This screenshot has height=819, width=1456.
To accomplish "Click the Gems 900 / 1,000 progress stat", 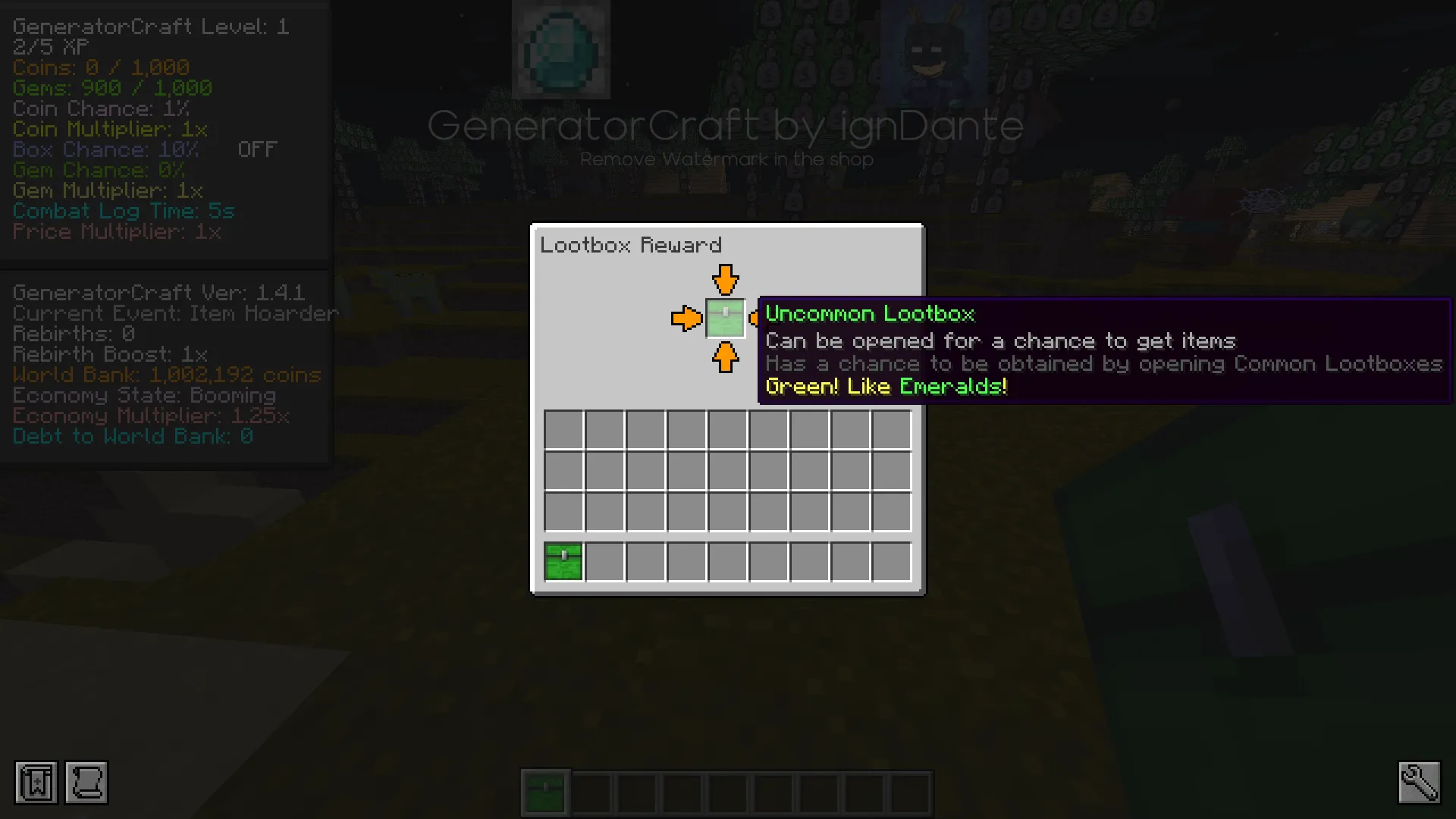I will (111, 87).
